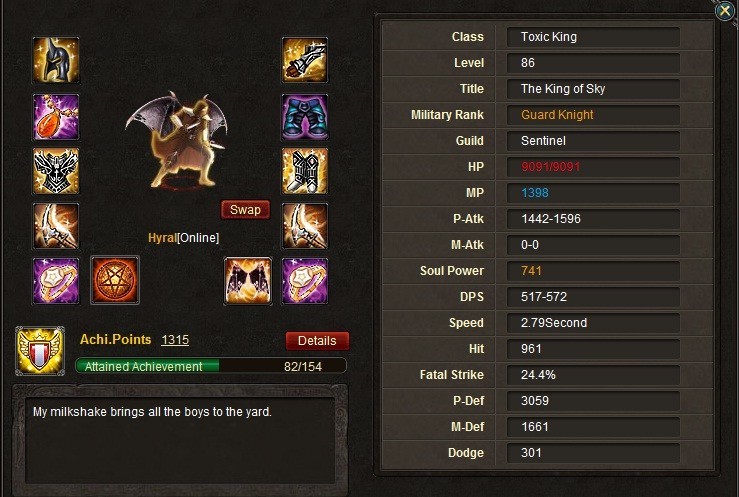Select the equipped helmet slot

[57, 62]
